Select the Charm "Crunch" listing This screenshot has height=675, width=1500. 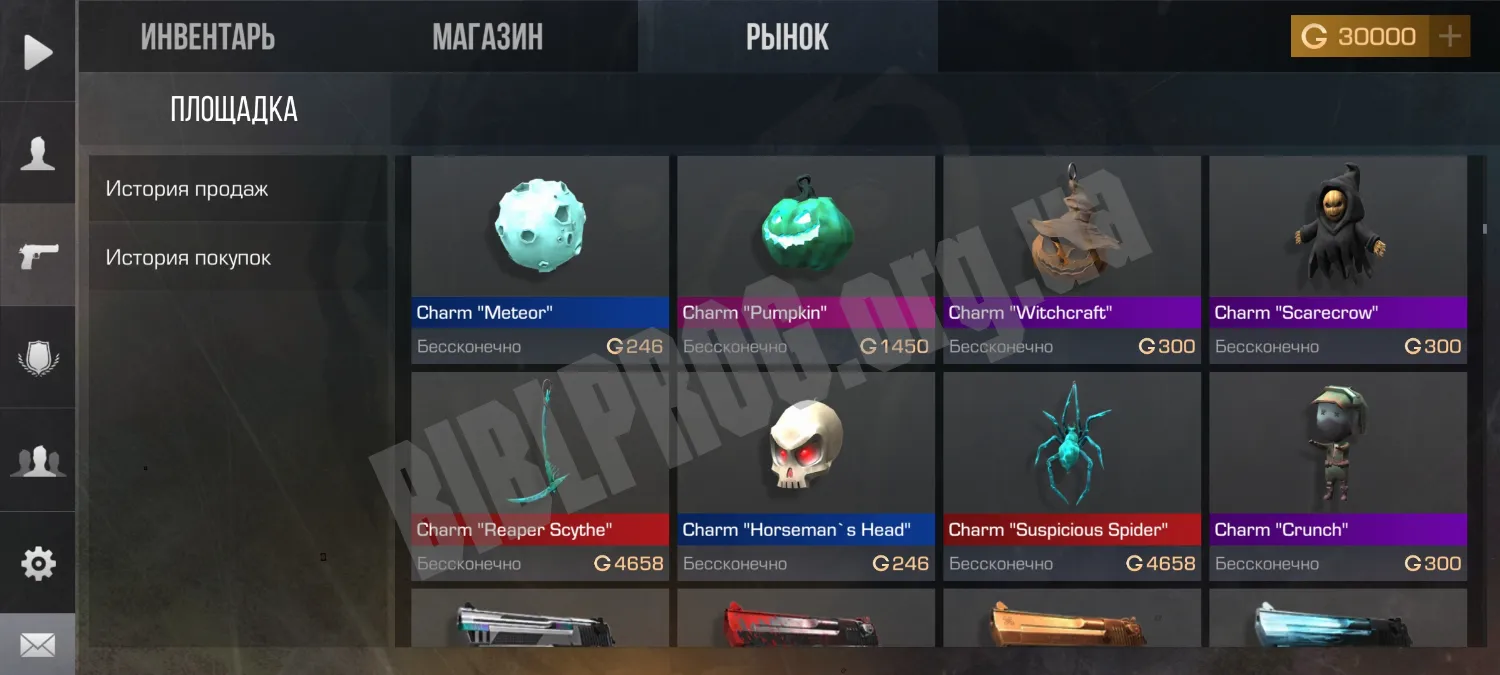(1338, 475)
